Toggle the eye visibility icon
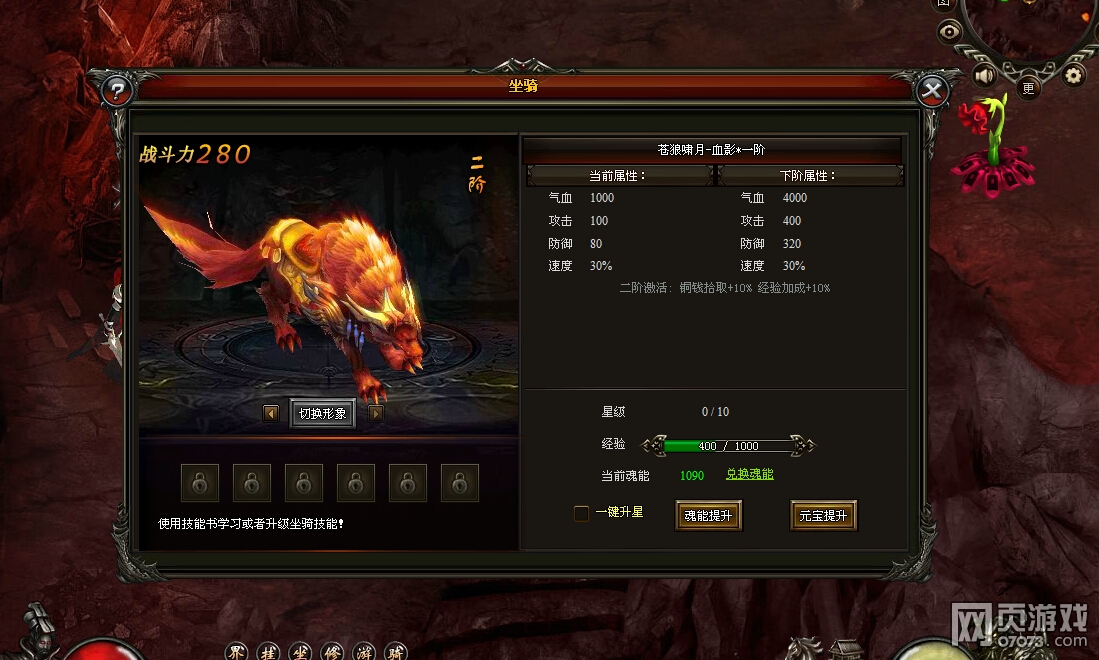The image size is (1099, 660). (x=949, y=32)
